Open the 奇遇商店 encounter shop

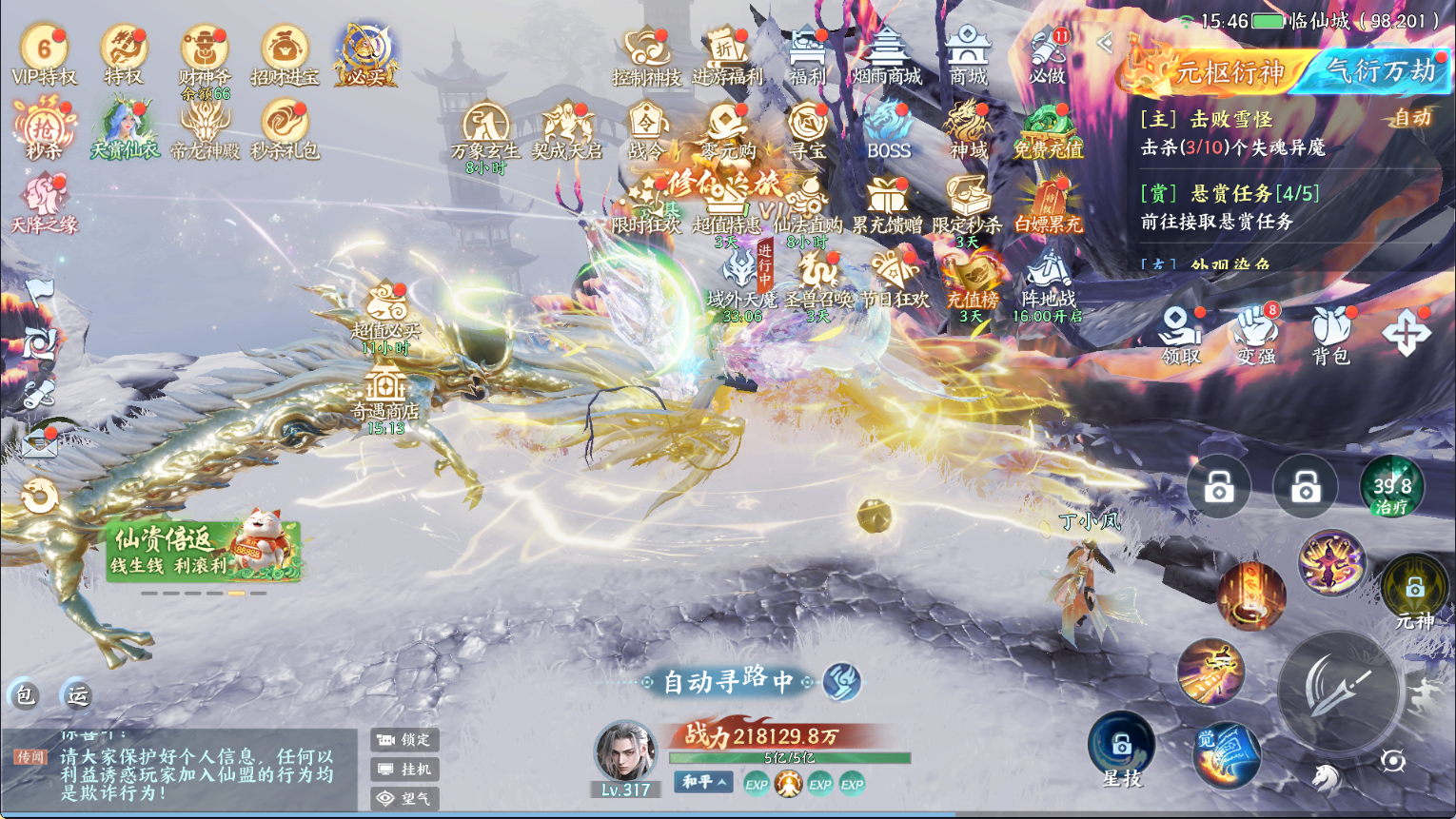click(x=385, y=396)
